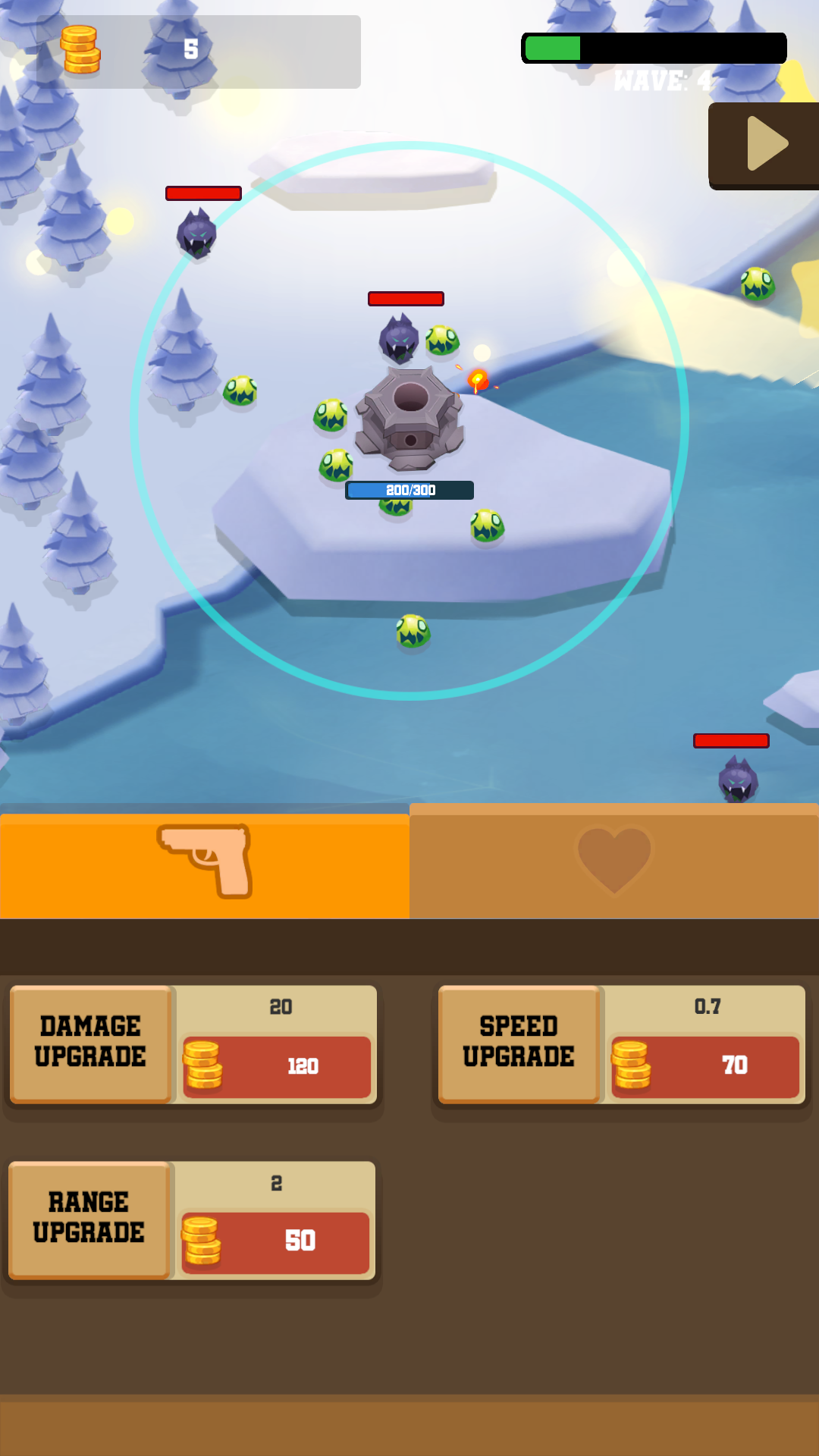The height and width of the screenshot is (1456, 819).
Task: Purchase the Speed Upgrade for 70 coins
Action: [x=705, y=1066]
